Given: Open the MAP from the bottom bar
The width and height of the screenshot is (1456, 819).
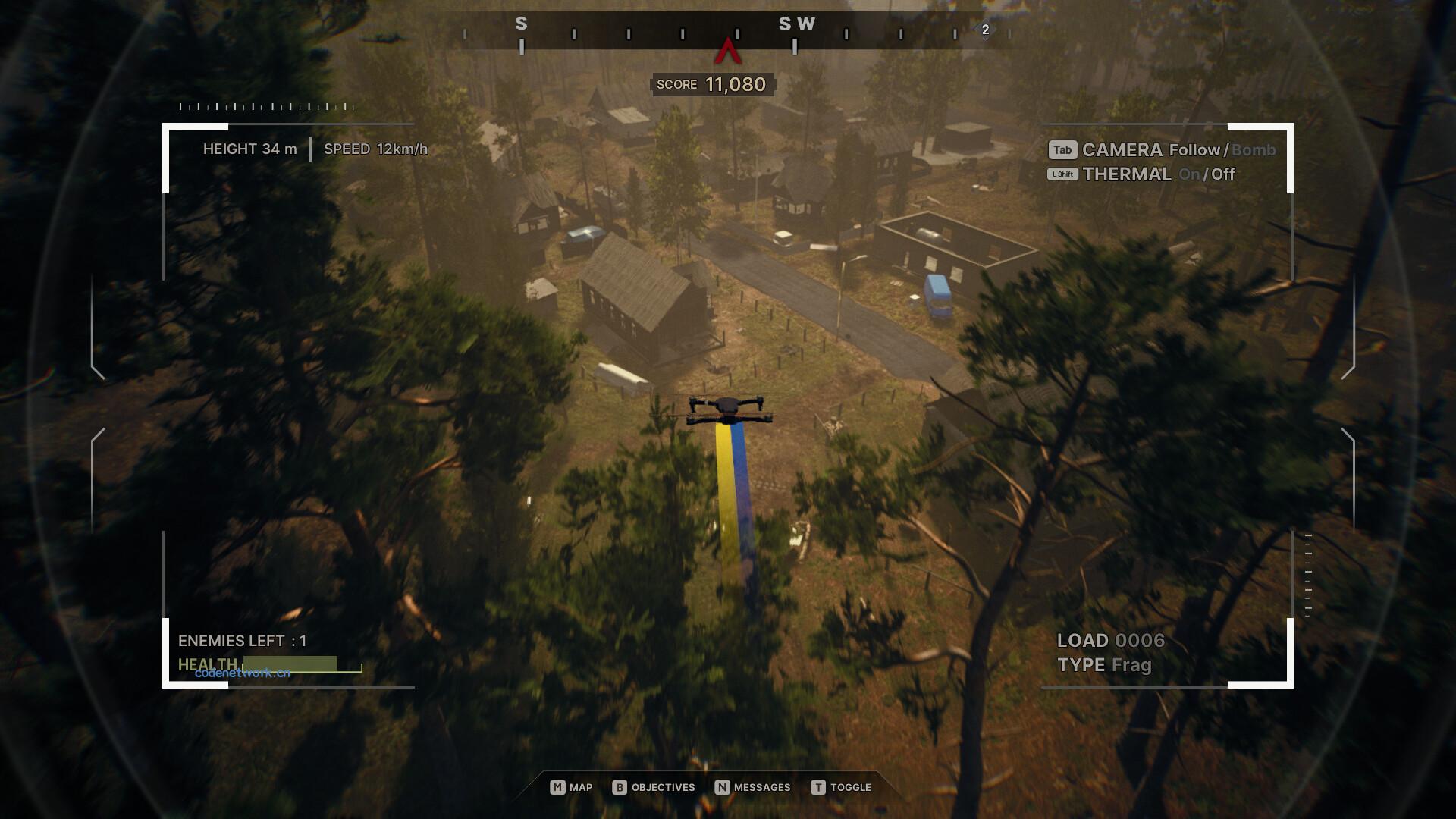Looking at the screenshot, I should tap(580, 787).
